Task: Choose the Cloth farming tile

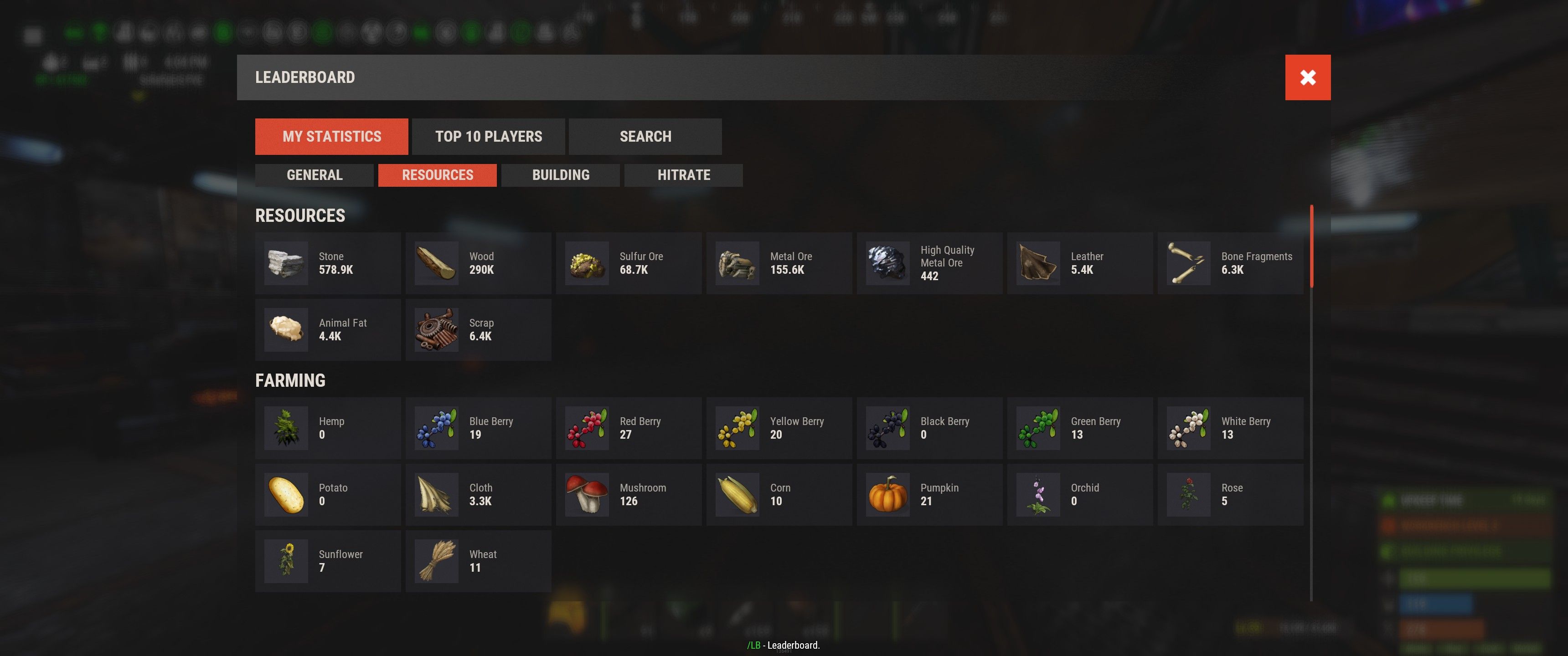Action: pyautogui.click(x=479, y=495)
